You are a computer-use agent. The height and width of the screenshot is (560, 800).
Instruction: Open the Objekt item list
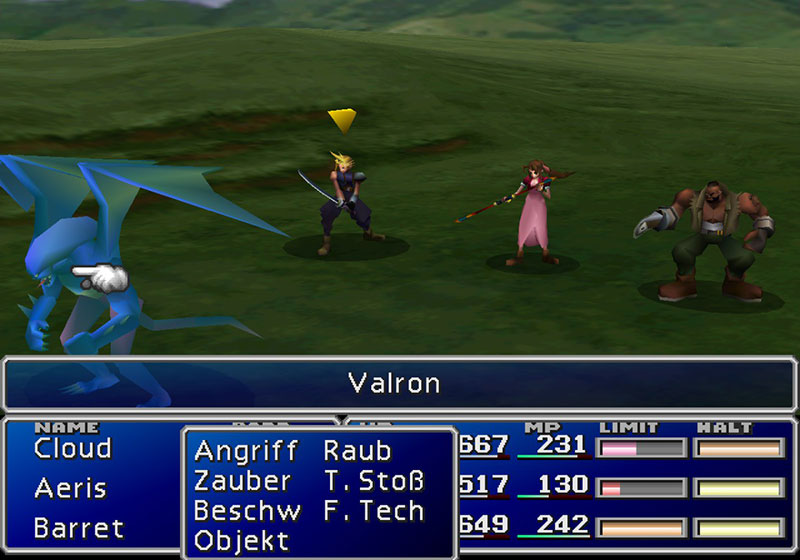tap(241, 541)
